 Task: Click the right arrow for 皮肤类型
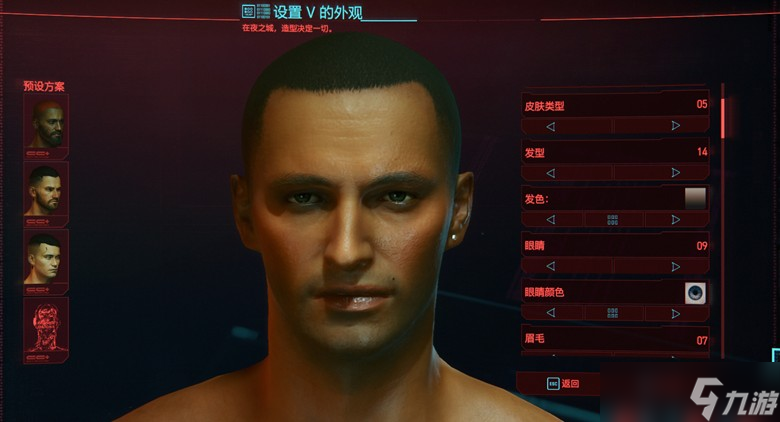[x=676, y=126]
